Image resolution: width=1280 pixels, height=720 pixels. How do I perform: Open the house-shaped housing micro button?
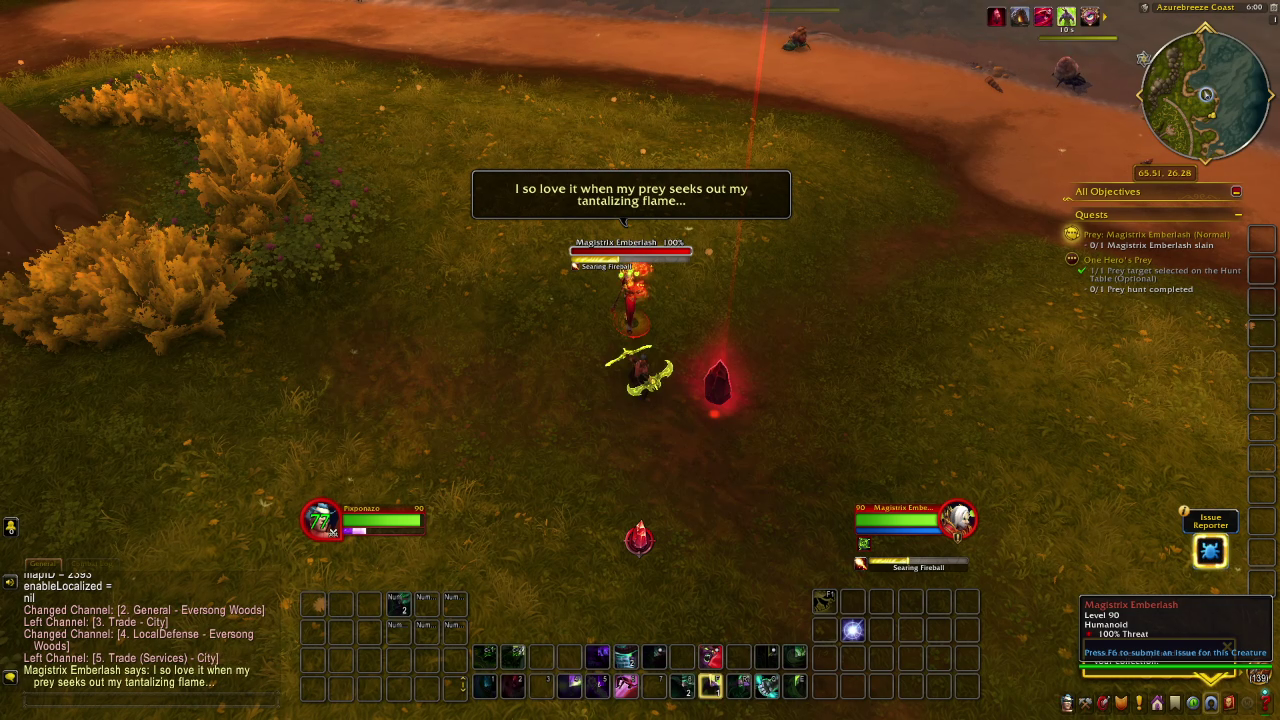tap(1157, 703)
